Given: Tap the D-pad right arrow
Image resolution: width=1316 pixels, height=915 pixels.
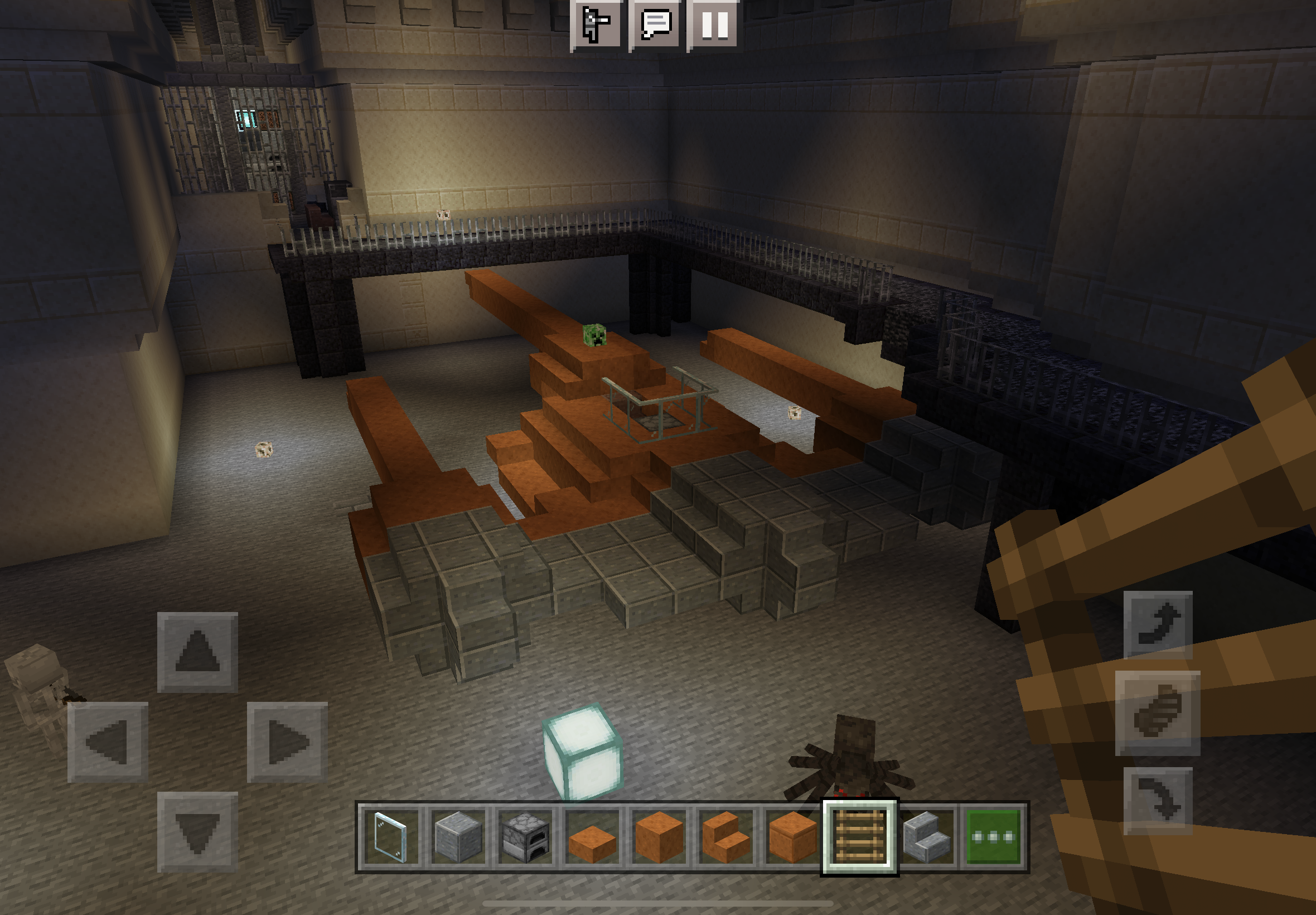Looking at the screenshot, I should pos(287,742).
